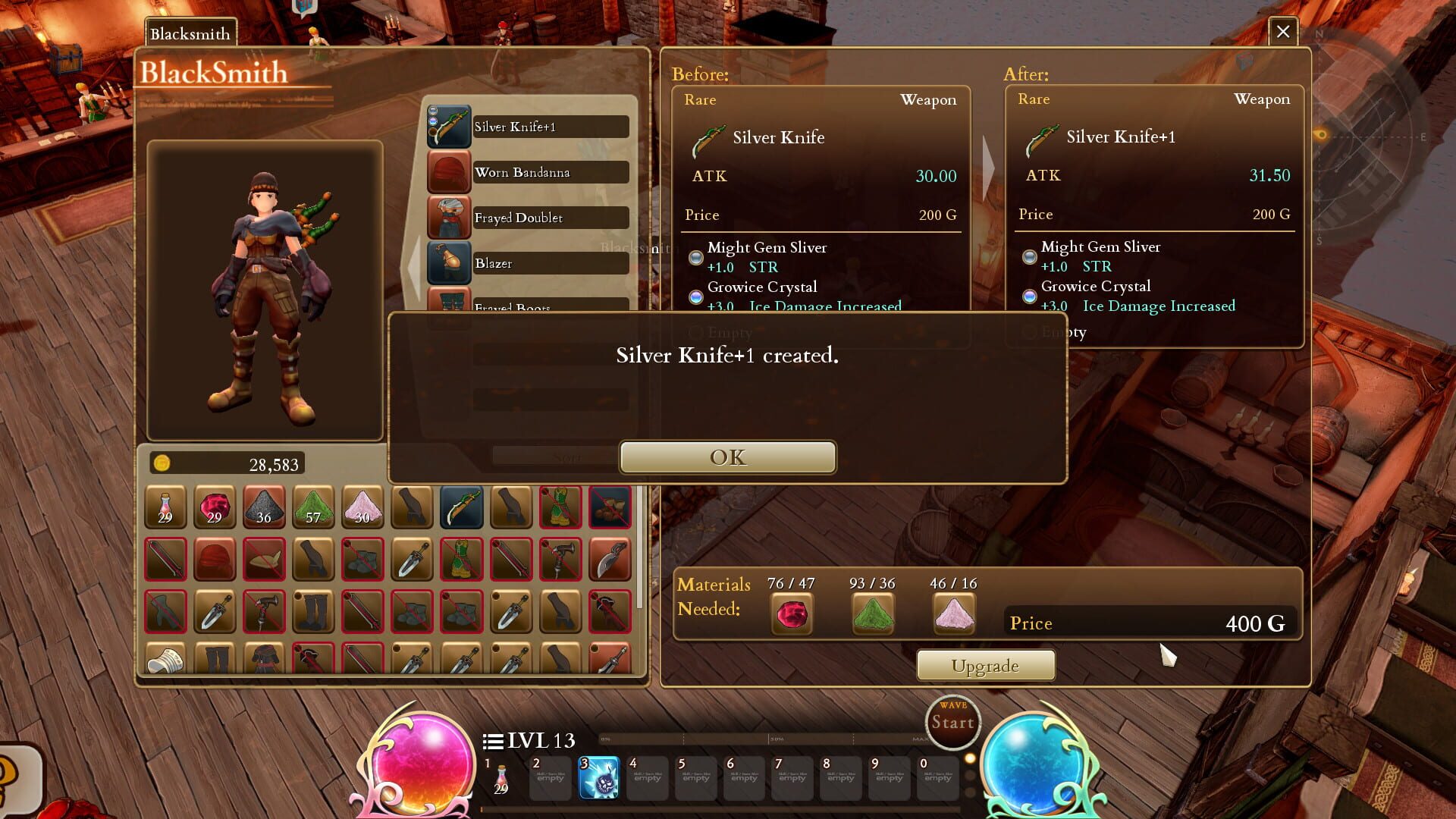Click the left arrow chevron beside the equipment list
The width and height of the screenshot is (1456, 819).
click(413, 265)
